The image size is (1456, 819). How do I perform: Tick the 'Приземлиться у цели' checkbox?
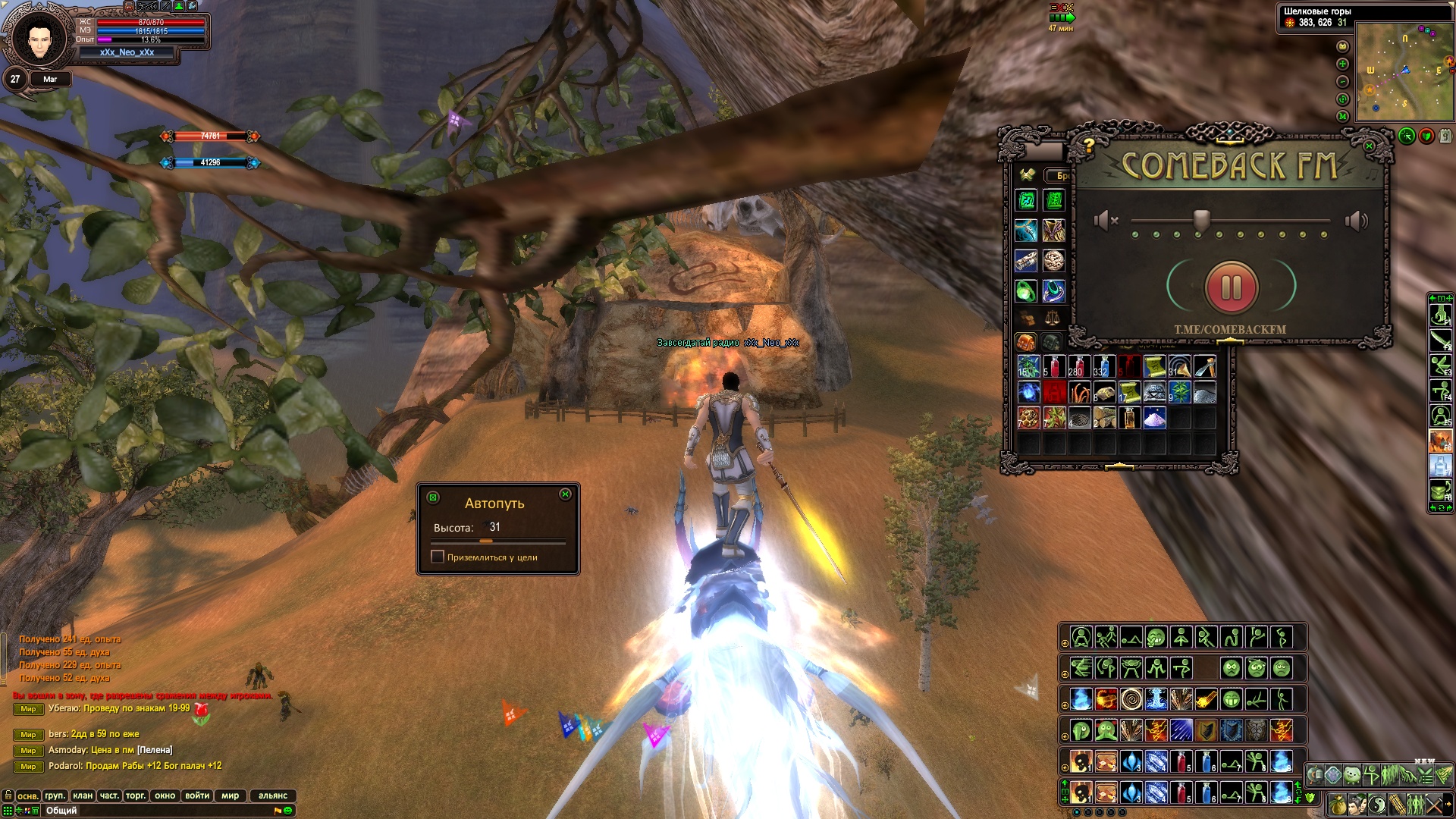pos(438,557)
